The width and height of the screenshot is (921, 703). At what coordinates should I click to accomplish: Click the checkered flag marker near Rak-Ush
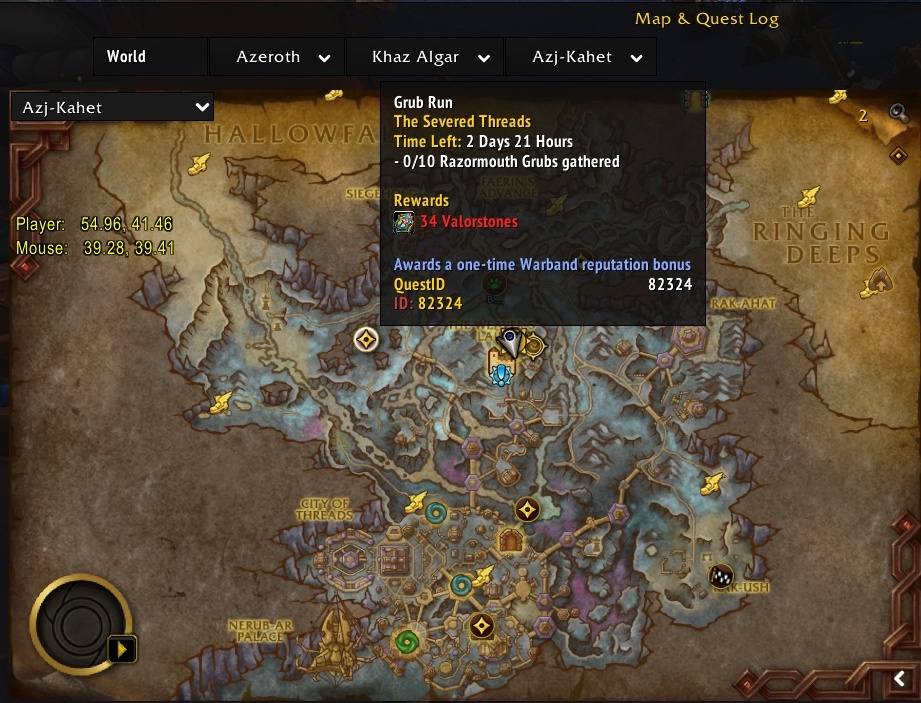click(x=721, y=575)
